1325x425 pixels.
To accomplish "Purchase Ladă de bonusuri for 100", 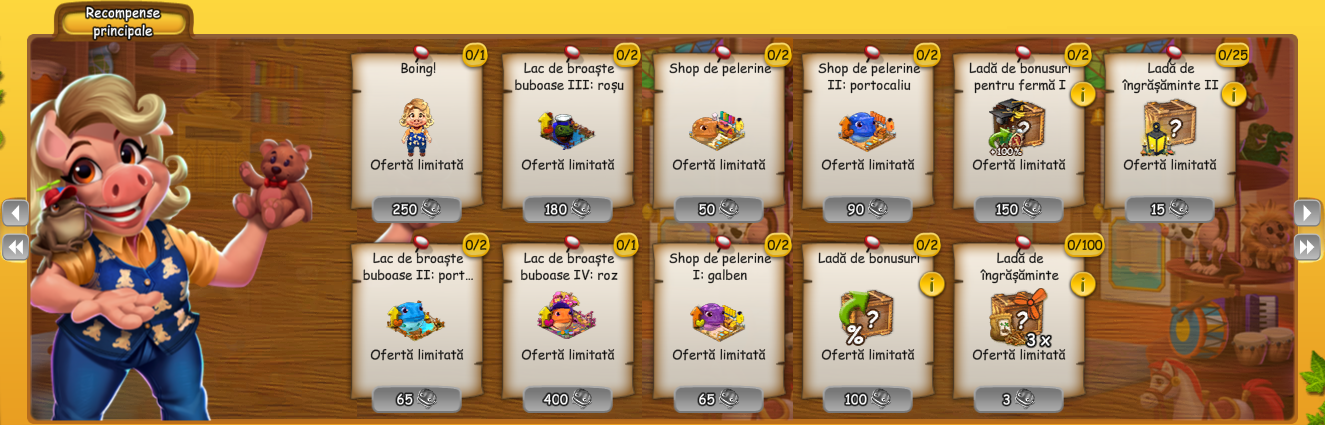I will (867, 399).
